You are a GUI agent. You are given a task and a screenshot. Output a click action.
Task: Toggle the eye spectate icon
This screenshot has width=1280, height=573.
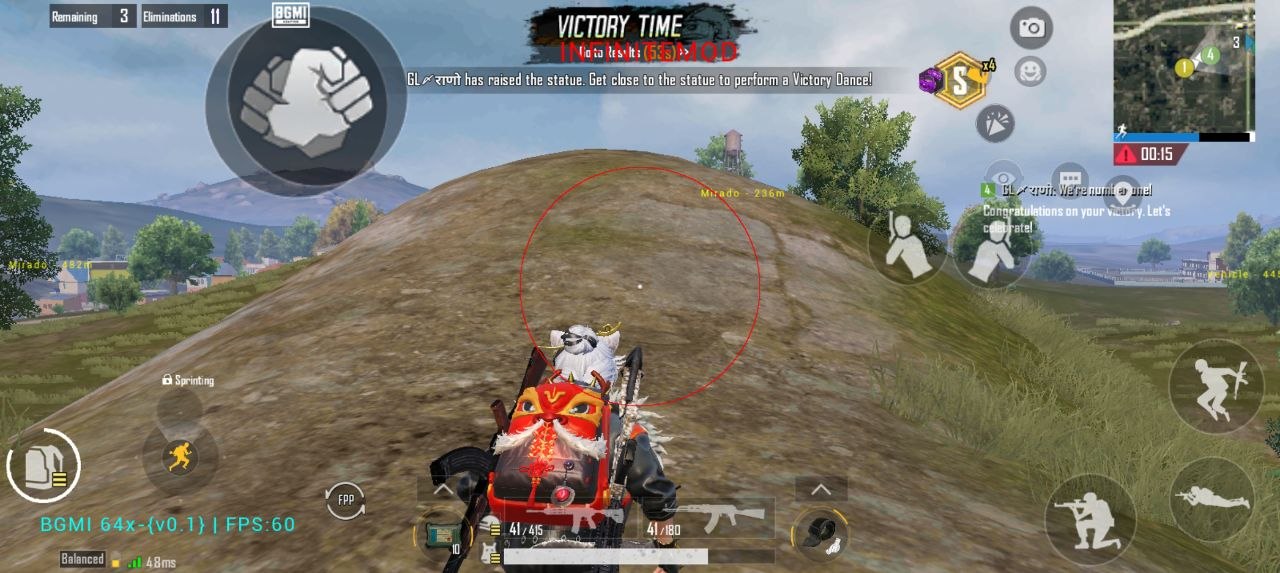(1003, 176)
